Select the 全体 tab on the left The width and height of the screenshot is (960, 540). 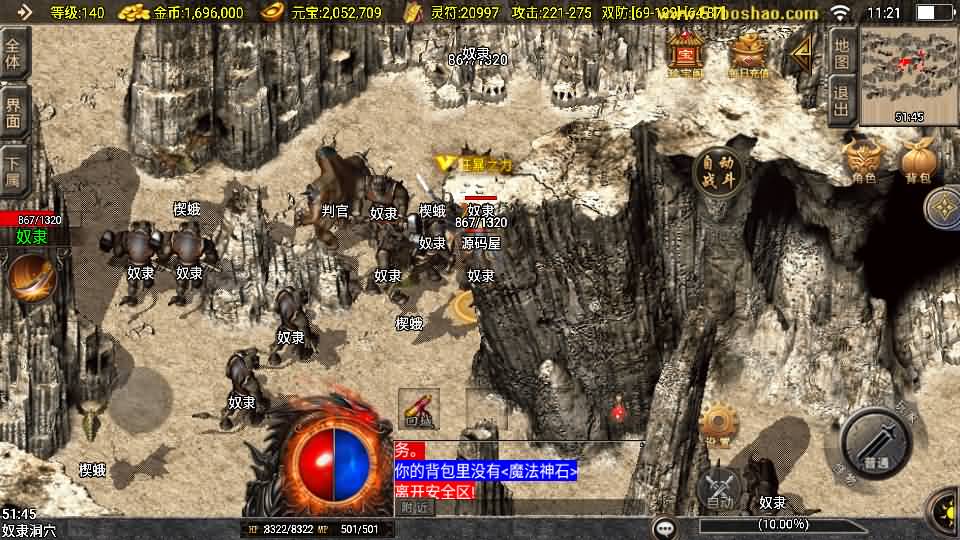pyautogui.click(x=14, y=54)
